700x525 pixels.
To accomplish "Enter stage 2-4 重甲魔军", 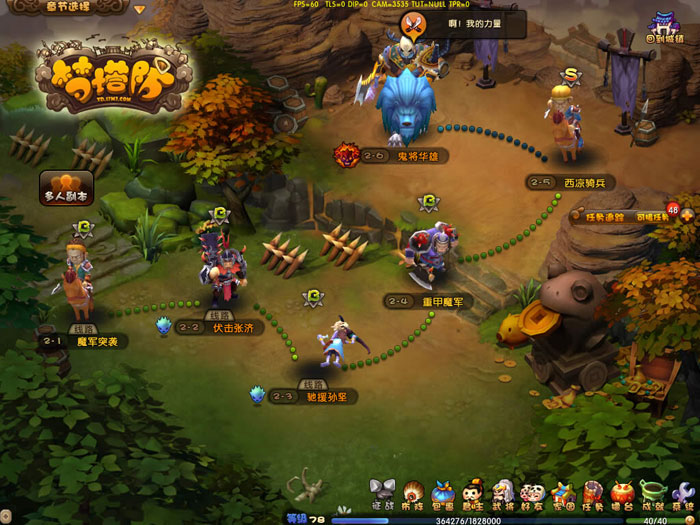I will tap(426, 300).
